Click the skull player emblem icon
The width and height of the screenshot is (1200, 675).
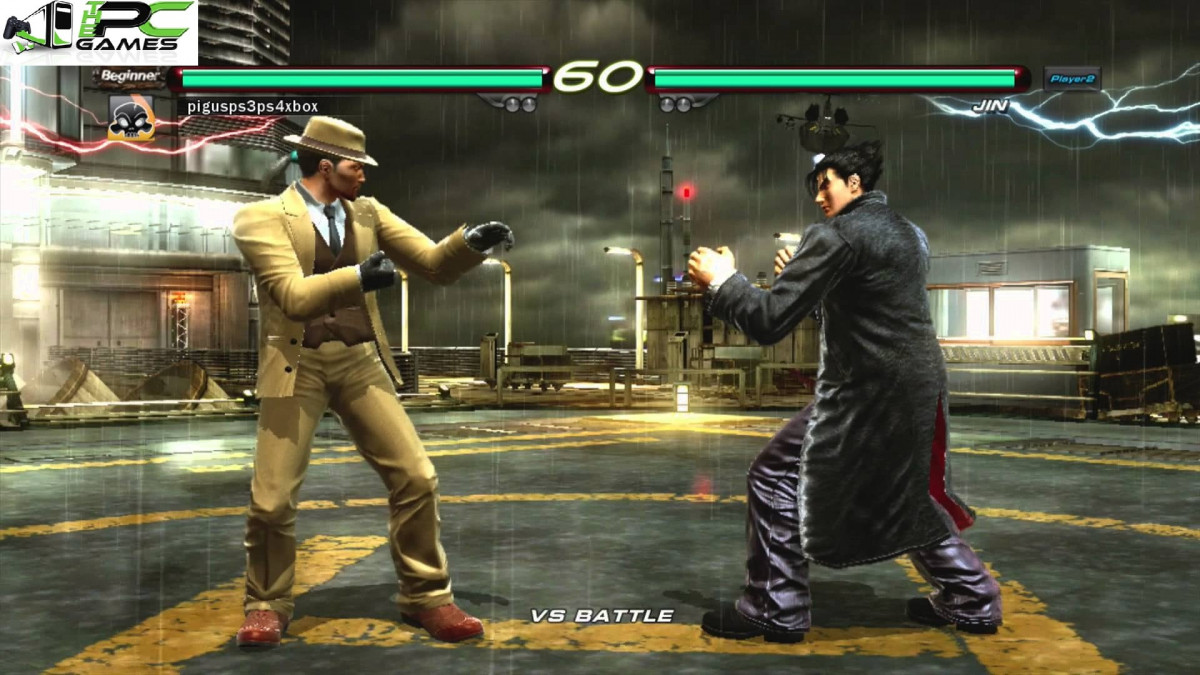tap(131, 119)
